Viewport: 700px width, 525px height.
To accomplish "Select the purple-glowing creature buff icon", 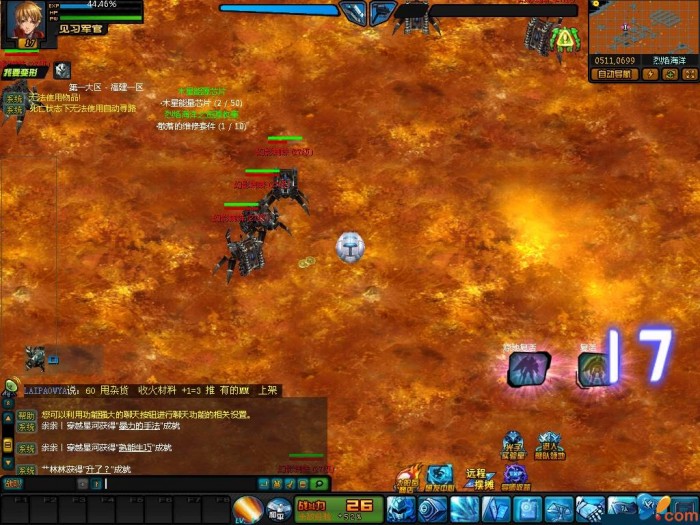I will point(528,369).
